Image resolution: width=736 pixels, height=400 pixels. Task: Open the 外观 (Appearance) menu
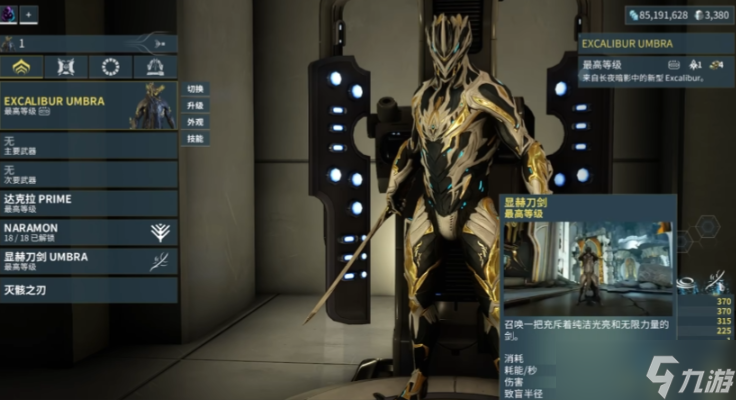[x=195, y=122]
